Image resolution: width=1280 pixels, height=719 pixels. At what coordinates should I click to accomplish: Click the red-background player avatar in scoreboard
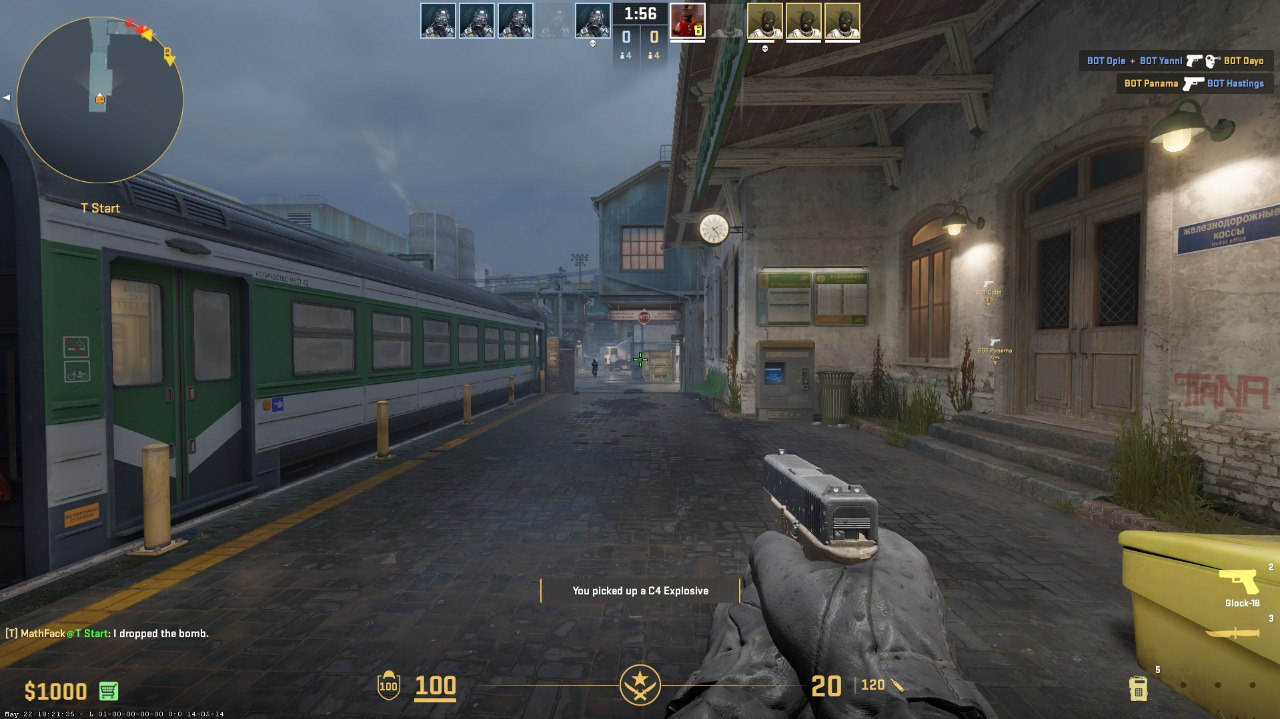pos(687,21)
